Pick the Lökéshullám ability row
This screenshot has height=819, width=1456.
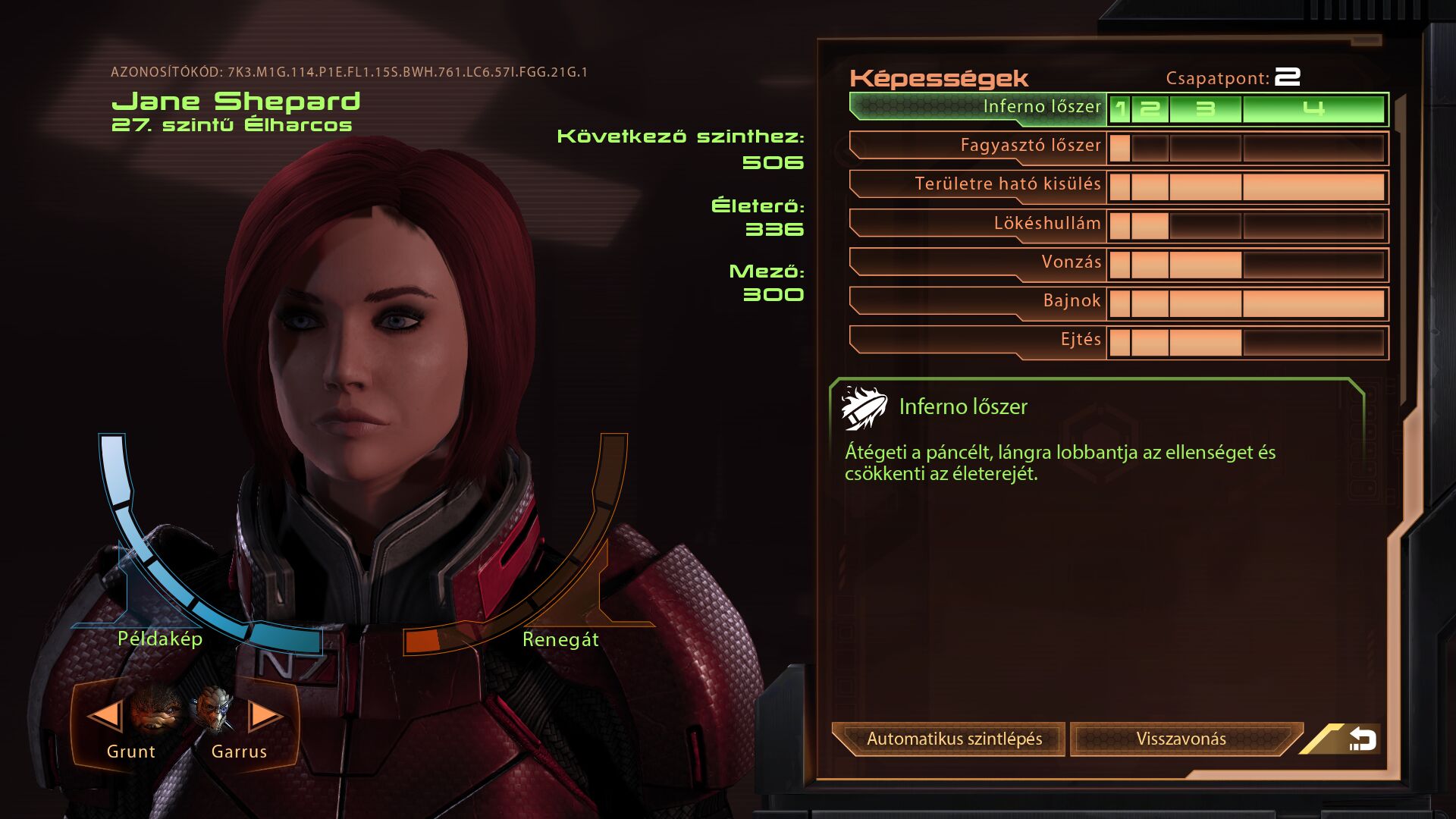tap(978, 224)
